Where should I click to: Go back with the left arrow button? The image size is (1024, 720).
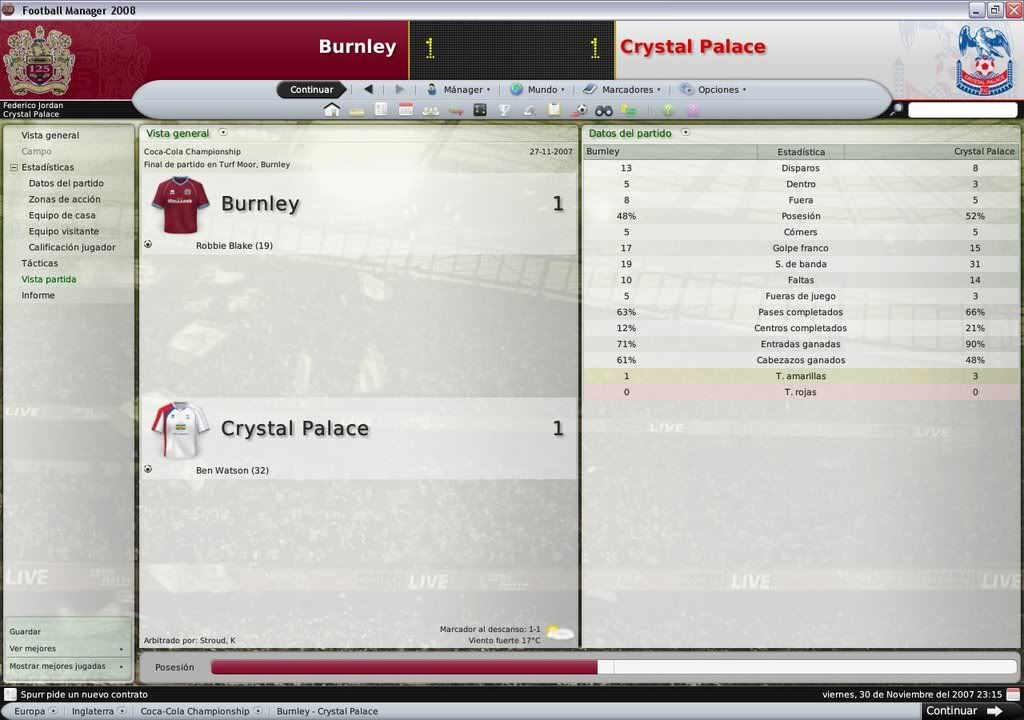pyautogui.click(x=368, y=90)
